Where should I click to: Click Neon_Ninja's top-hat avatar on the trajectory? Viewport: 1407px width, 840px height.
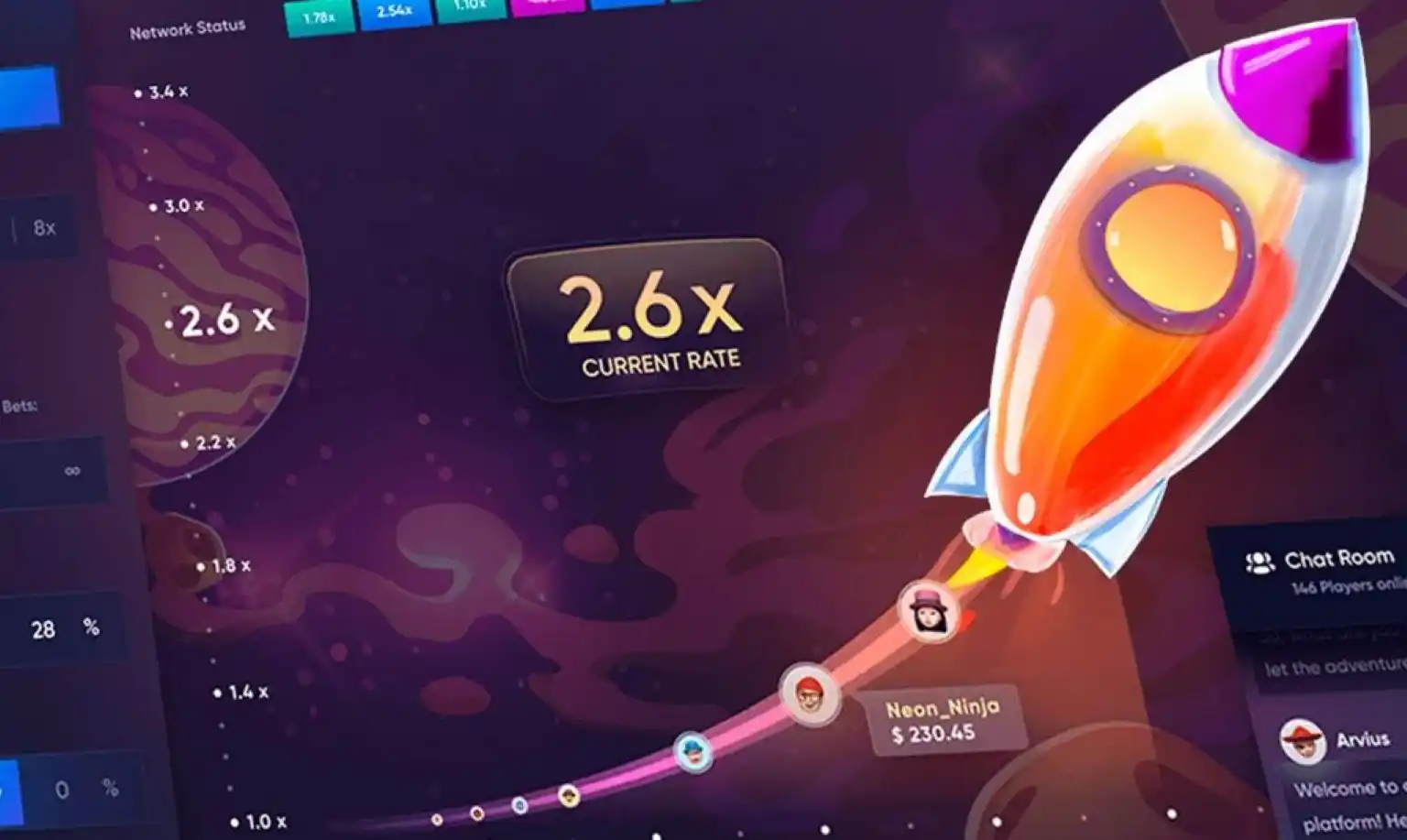pyautogui.click(x=929, y=609)
